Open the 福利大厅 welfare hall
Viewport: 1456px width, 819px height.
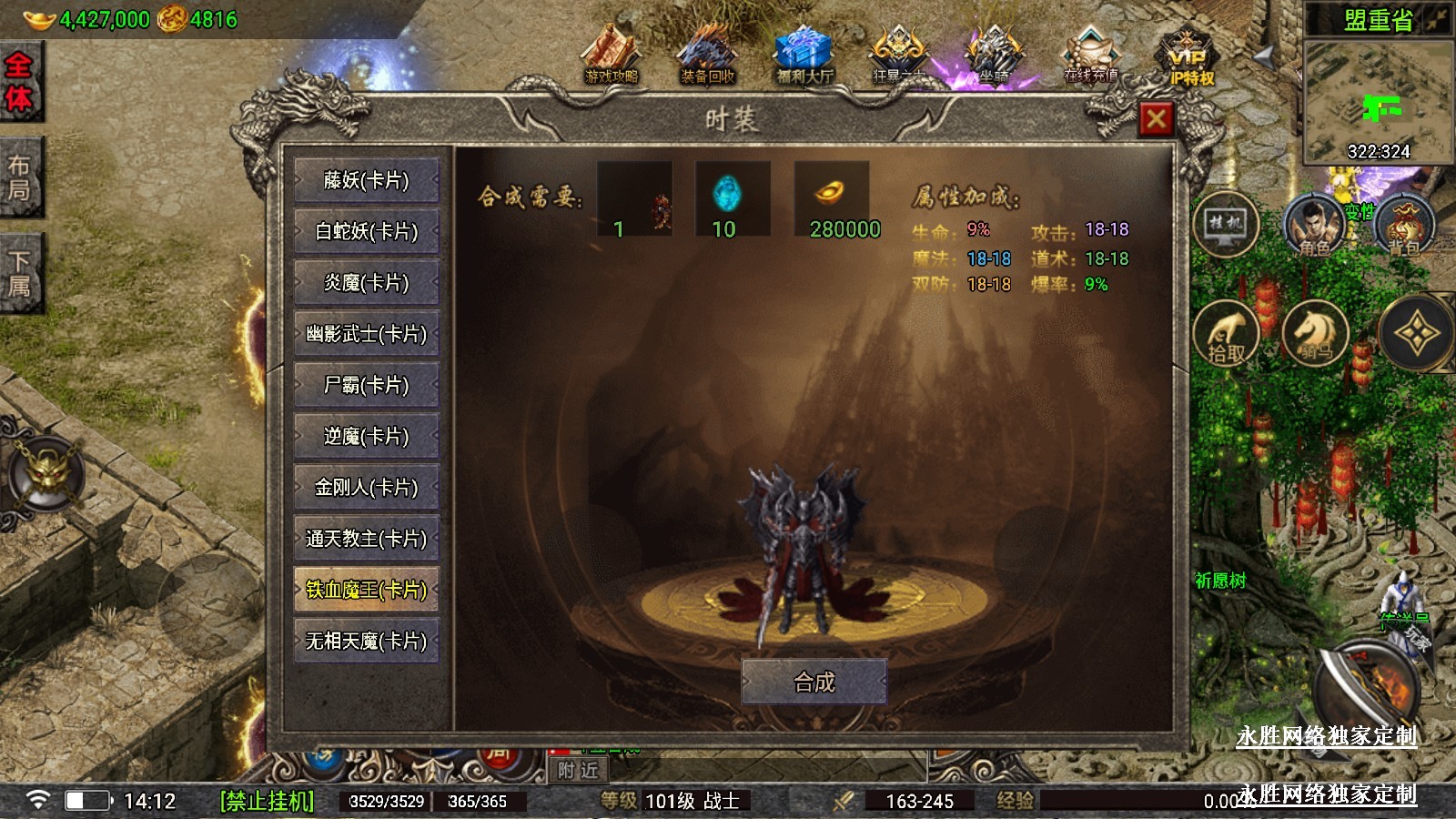804,56
